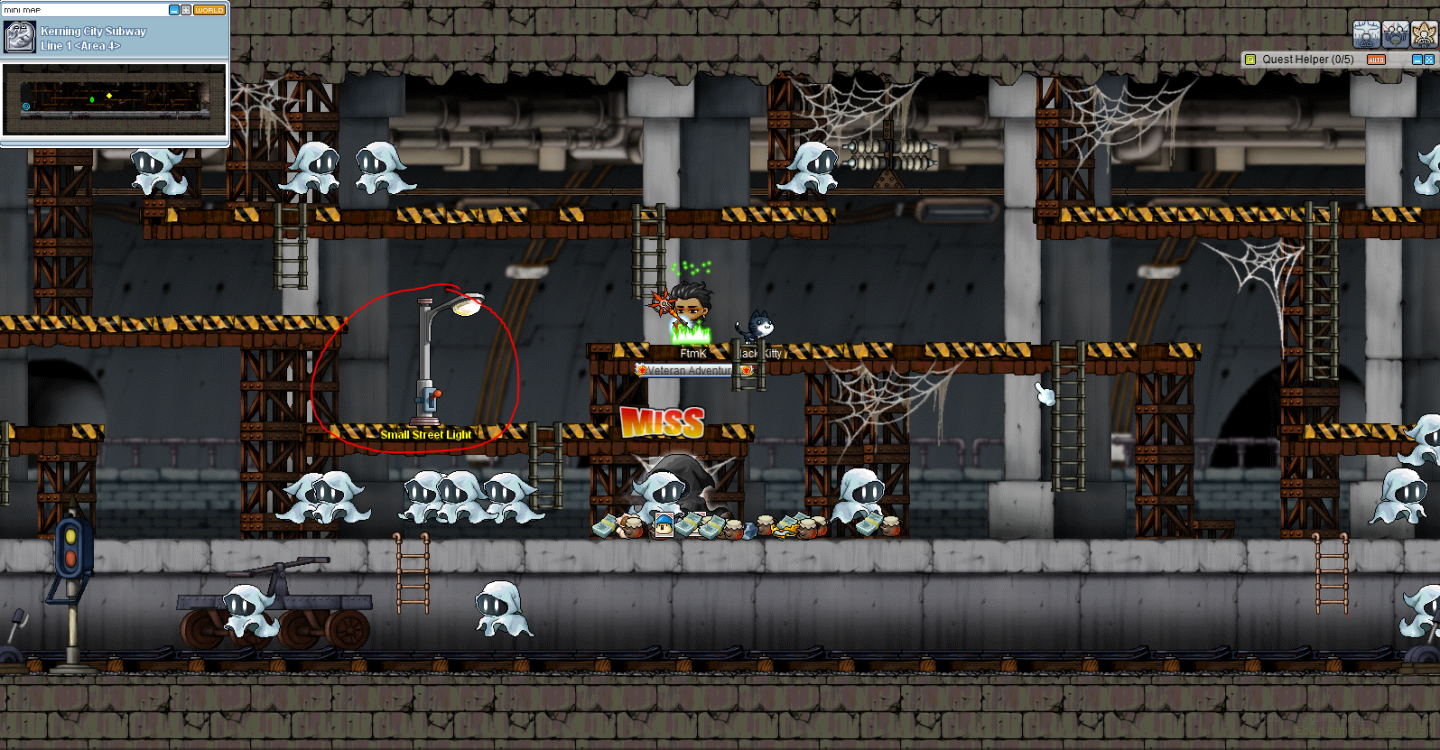
Task: Select the blue winged figure buff icon
Action: click(1367, 35)
